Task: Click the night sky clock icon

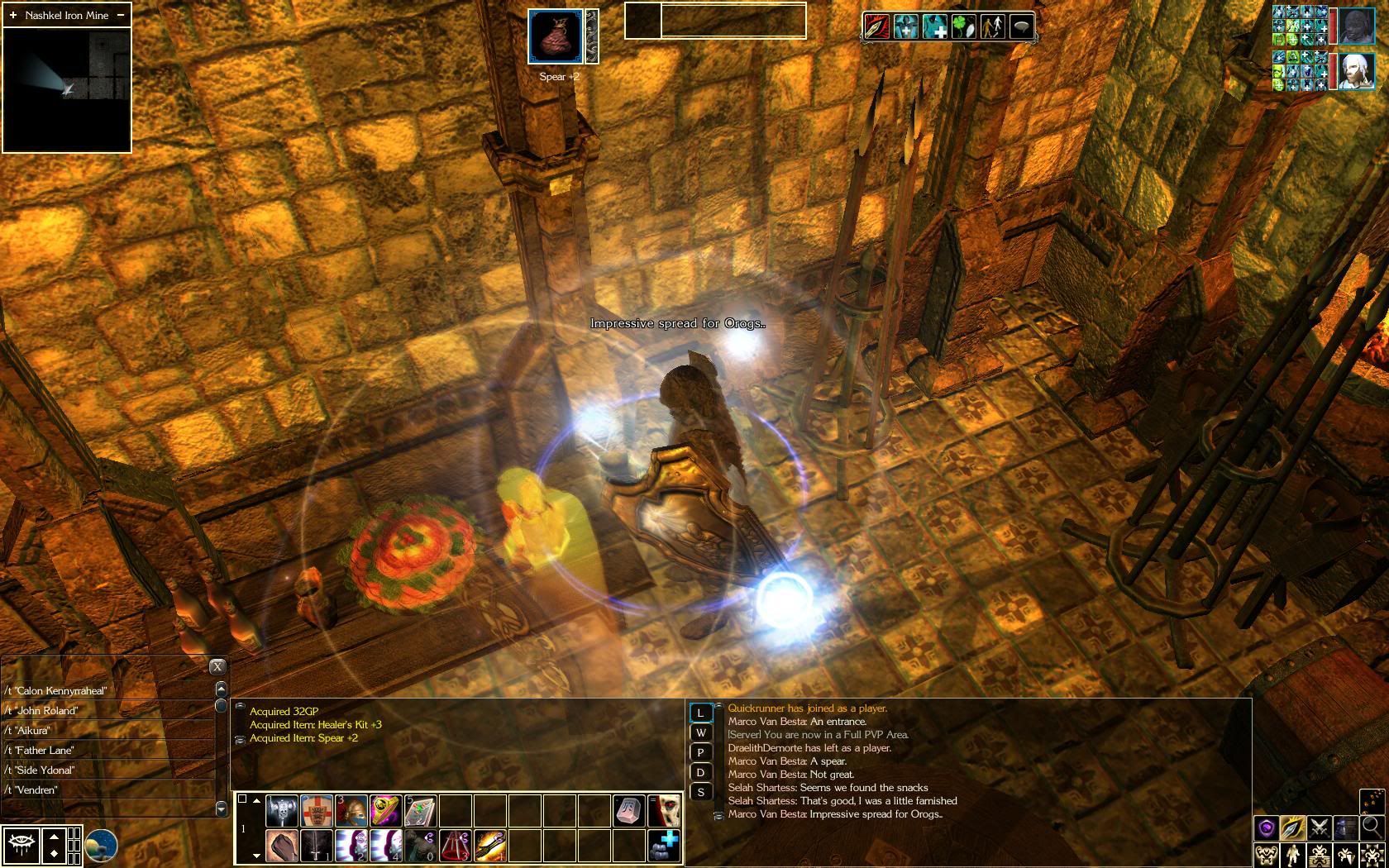Action: [x=101, y=846]
